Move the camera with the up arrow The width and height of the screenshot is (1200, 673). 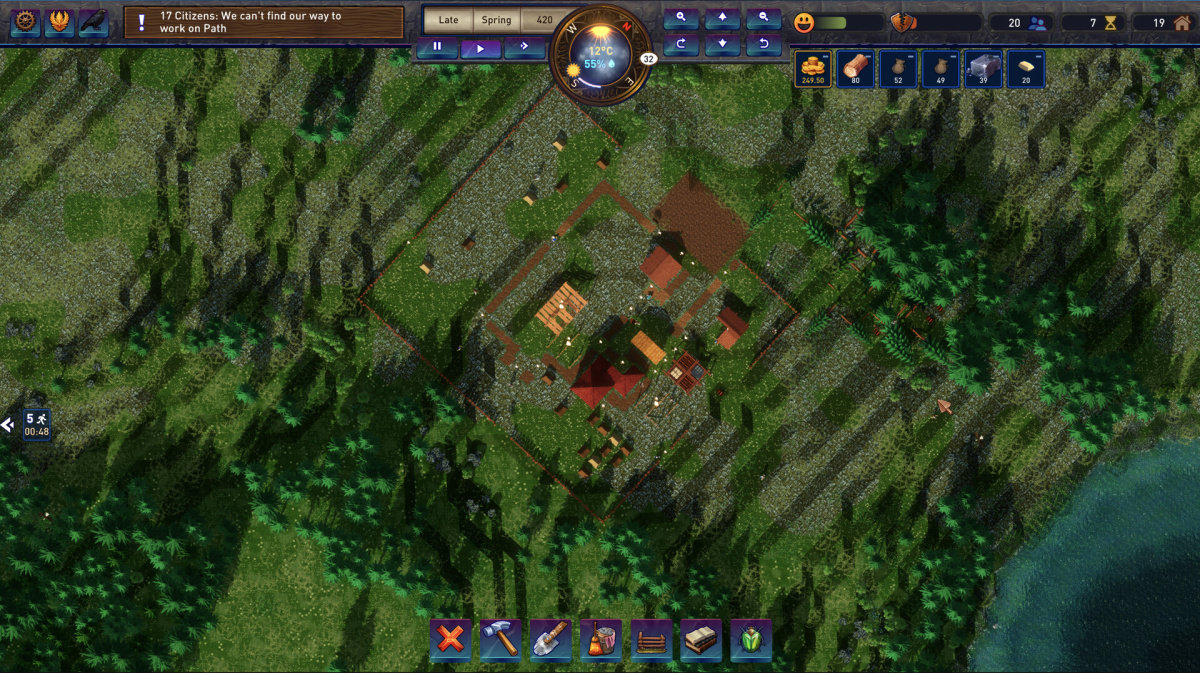(722, 19)
